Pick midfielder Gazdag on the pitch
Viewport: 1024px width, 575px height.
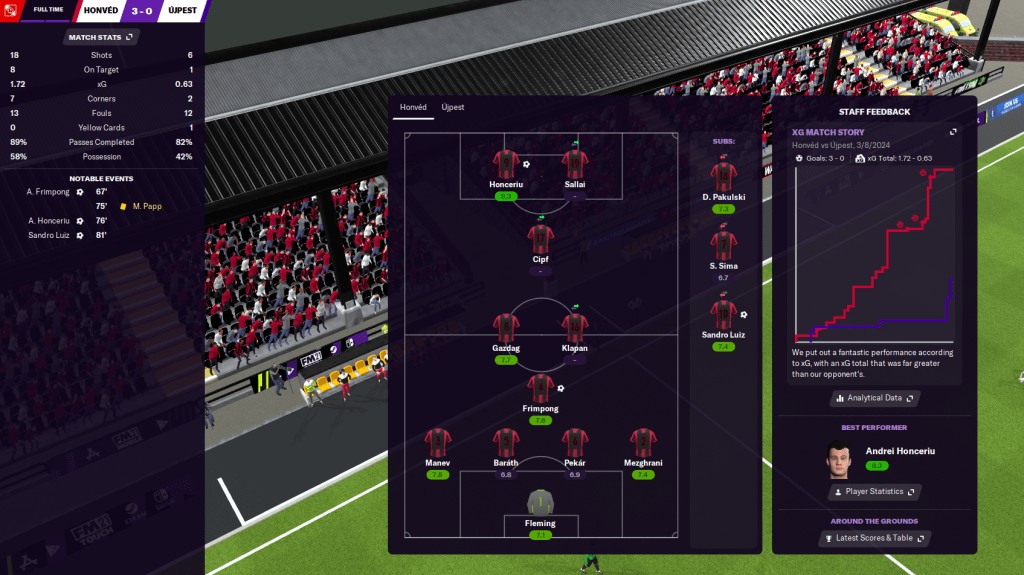pos(506,329)
